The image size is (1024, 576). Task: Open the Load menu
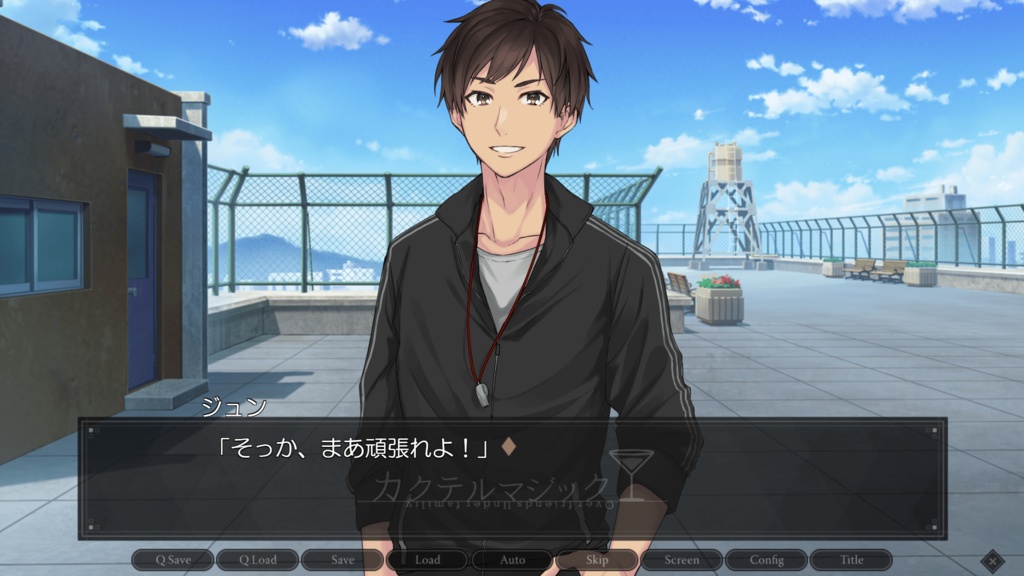point(427,560)
